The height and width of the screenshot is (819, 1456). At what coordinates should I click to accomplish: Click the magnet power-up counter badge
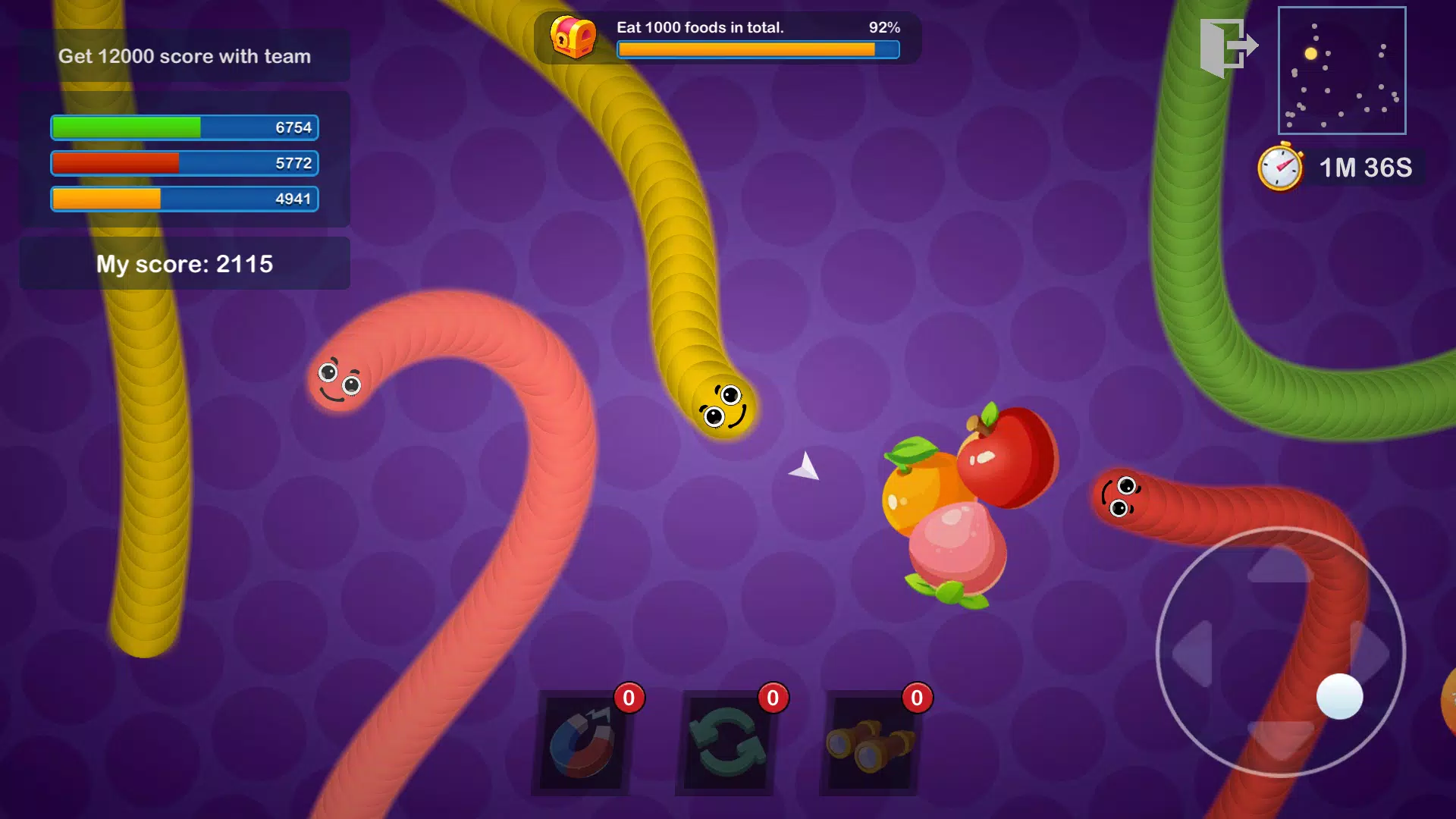[628, 698]
